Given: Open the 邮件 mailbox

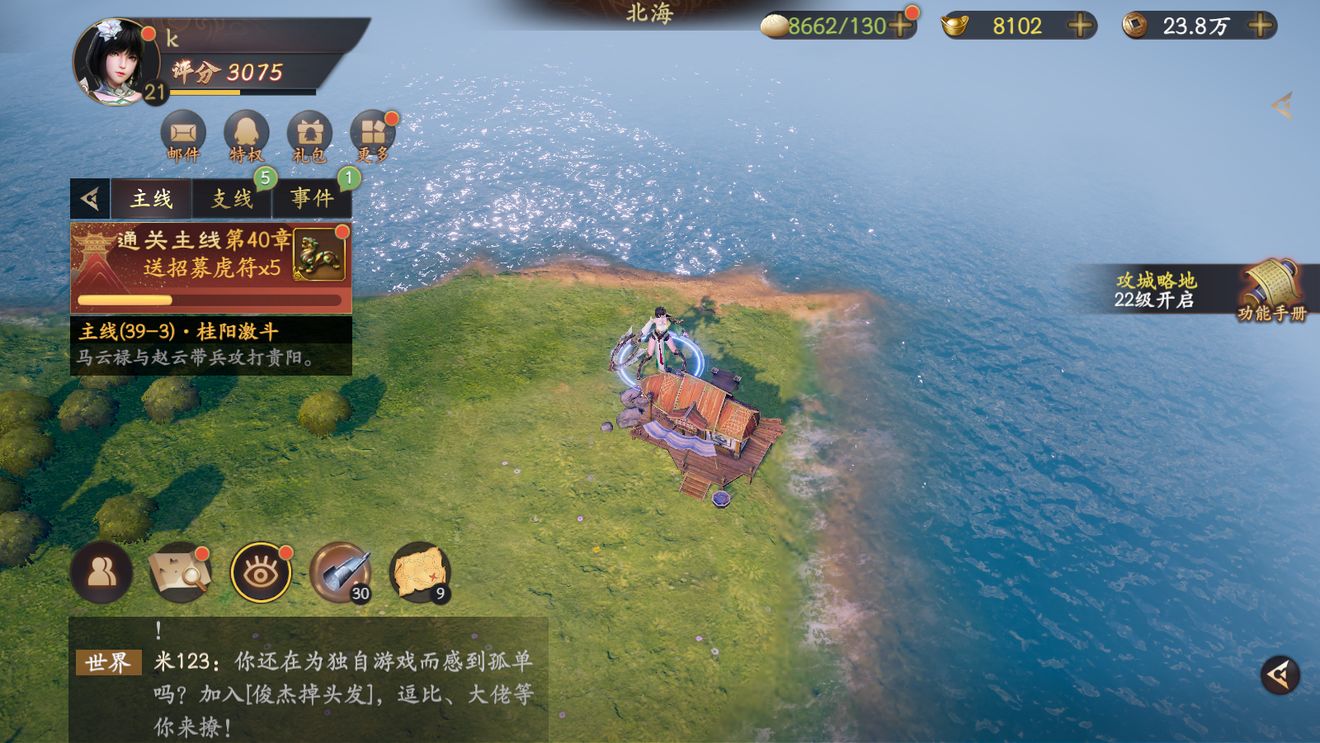Looking at the screenshot, I should pyautogui.click(x=183, y=133).
